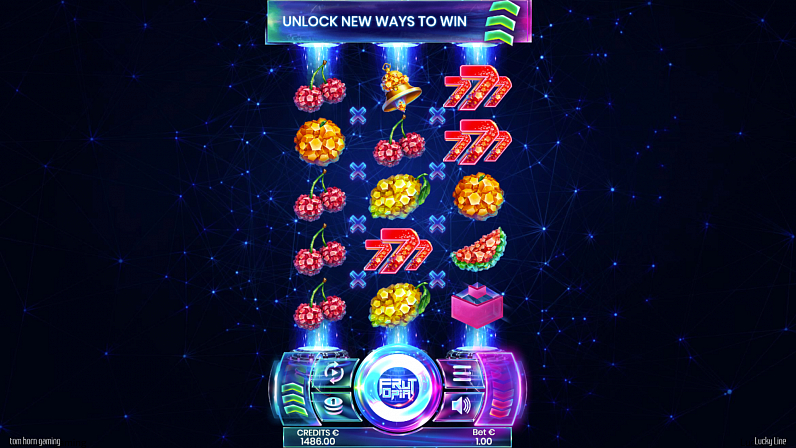This screenshot has width=796, height=448.
Task: Open the autoplay options
Action: click(334, 373)
